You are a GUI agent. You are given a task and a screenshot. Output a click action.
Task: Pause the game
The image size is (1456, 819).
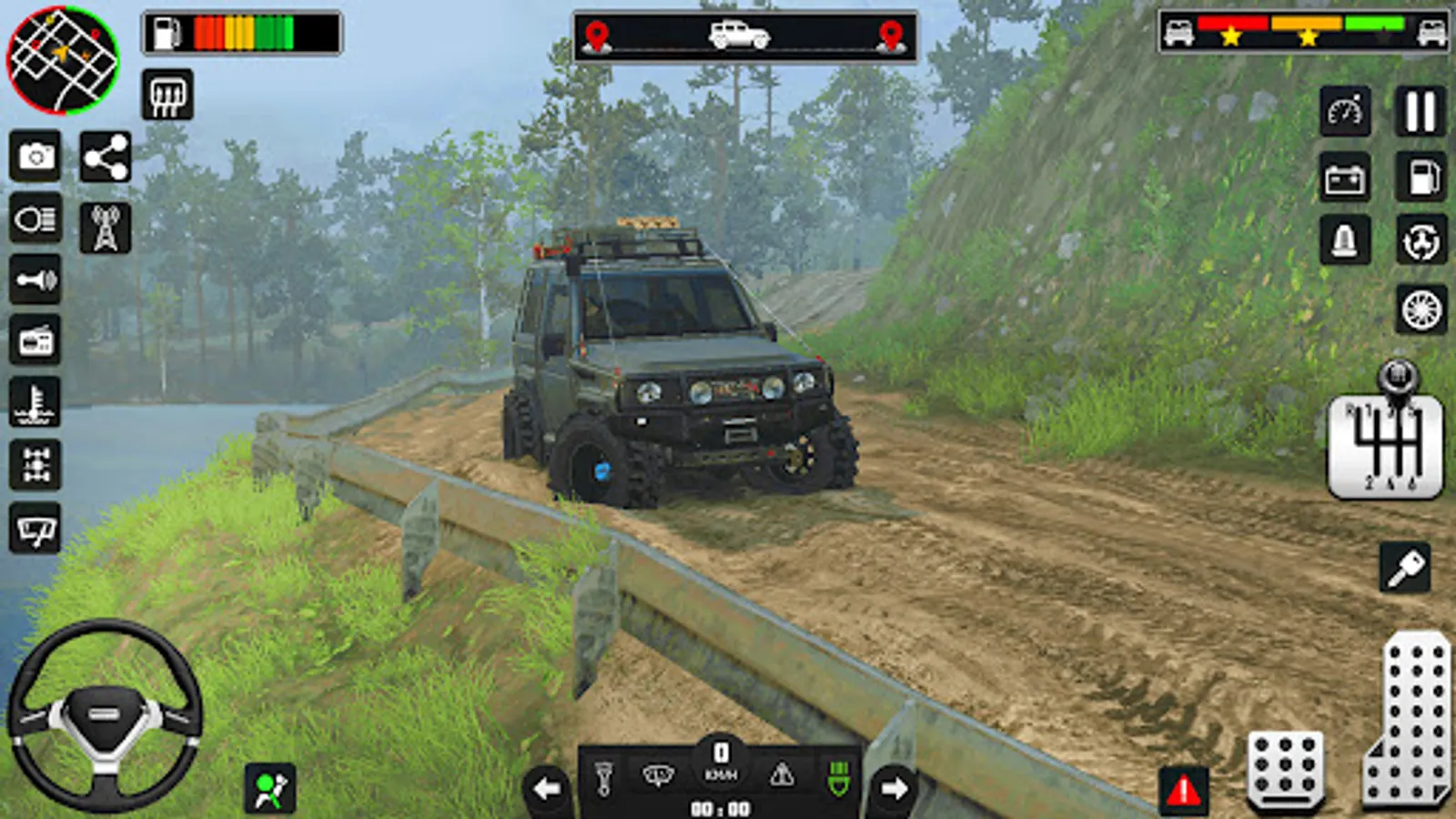coord(1420,112)
